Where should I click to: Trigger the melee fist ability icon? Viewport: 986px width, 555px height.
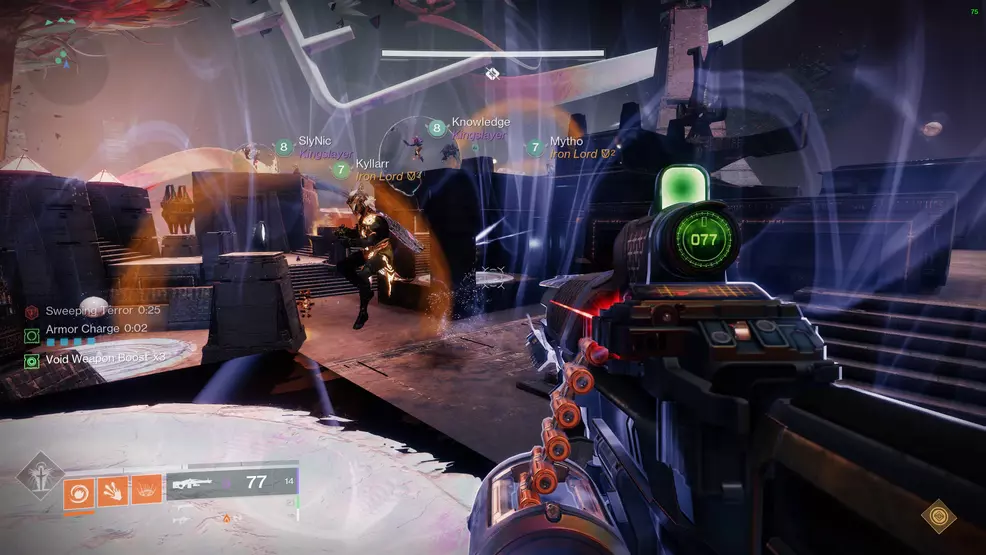[112, 490]
